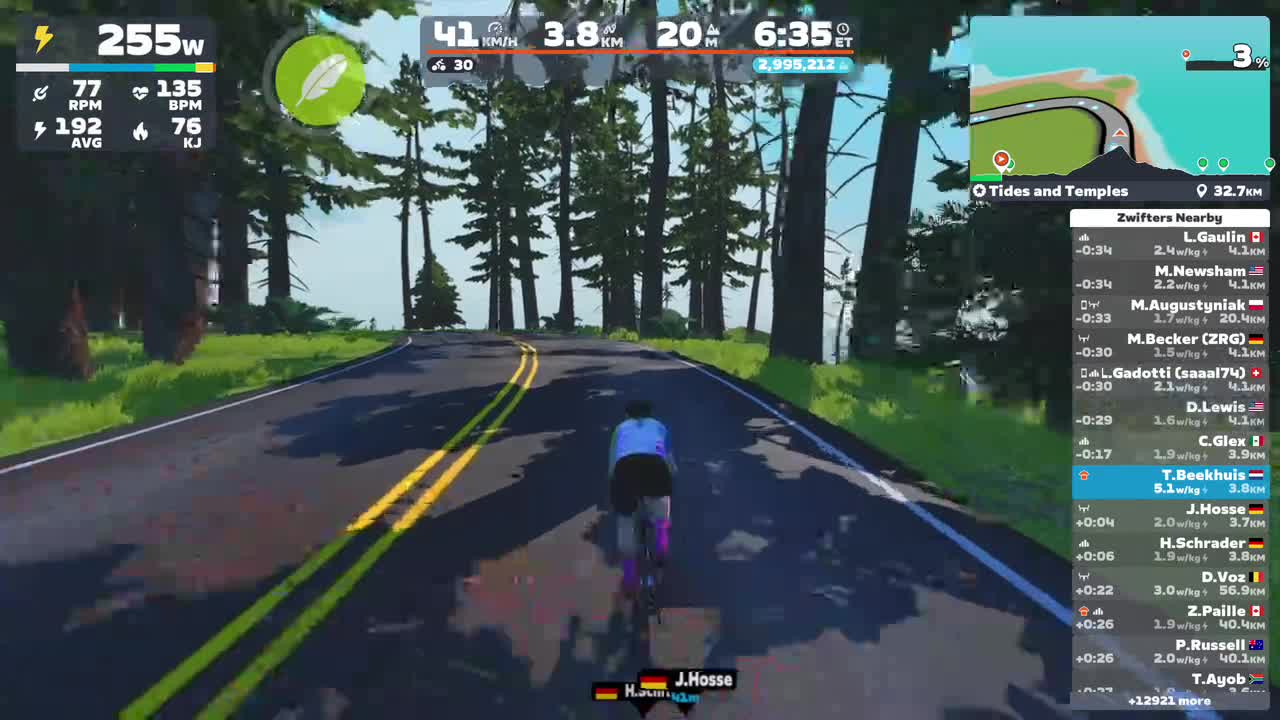The width and height of the screenshot is (1280, 720).
Task: Expand the Zwifters Nearby panel header
Action: [1169, 217]
